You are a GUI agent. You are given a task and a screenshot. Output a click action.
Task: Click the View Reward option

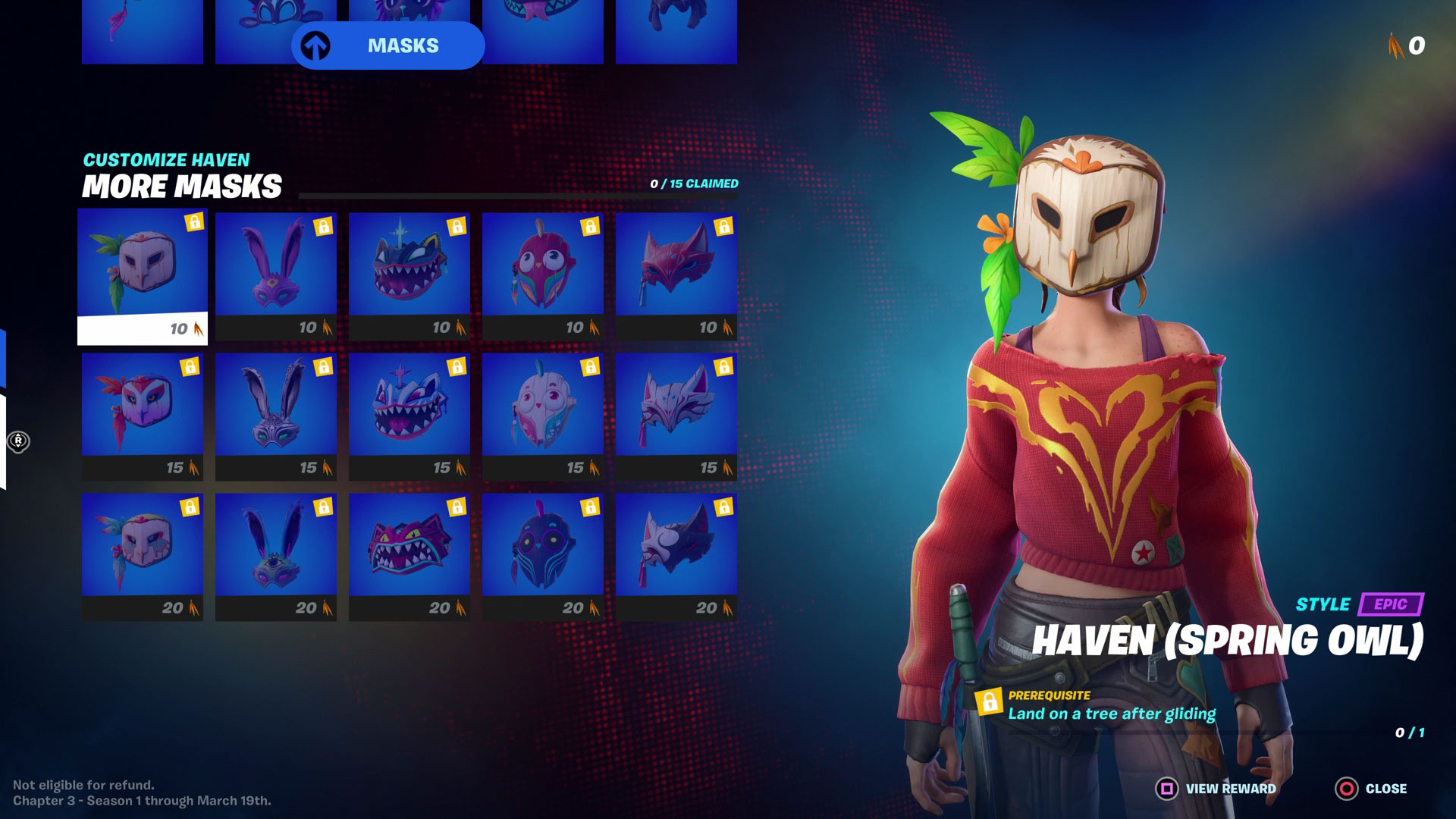coord(1216,789)
